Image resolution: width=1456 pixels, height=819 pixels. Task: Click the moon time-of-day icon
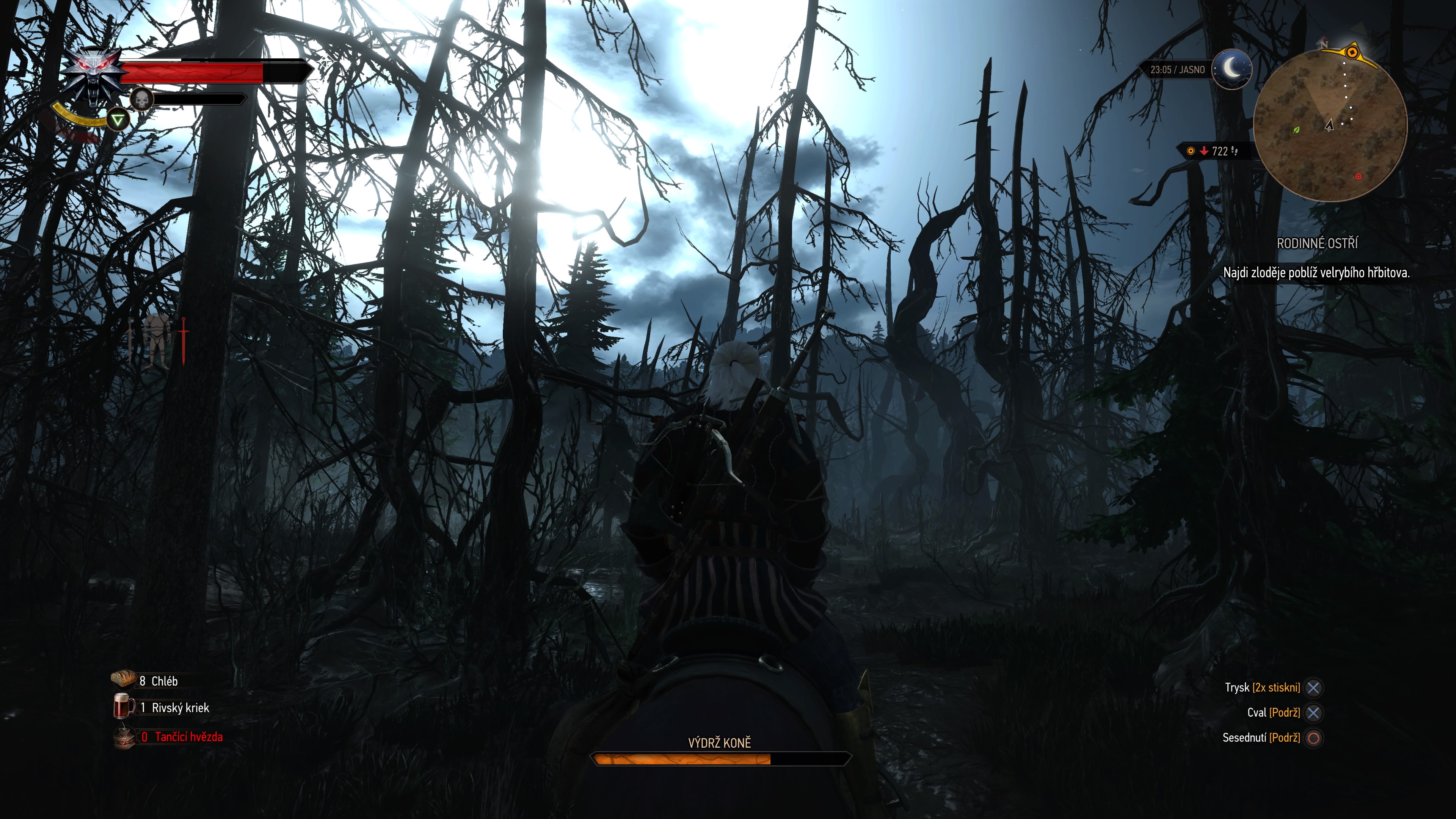[x=1232, y=69]
